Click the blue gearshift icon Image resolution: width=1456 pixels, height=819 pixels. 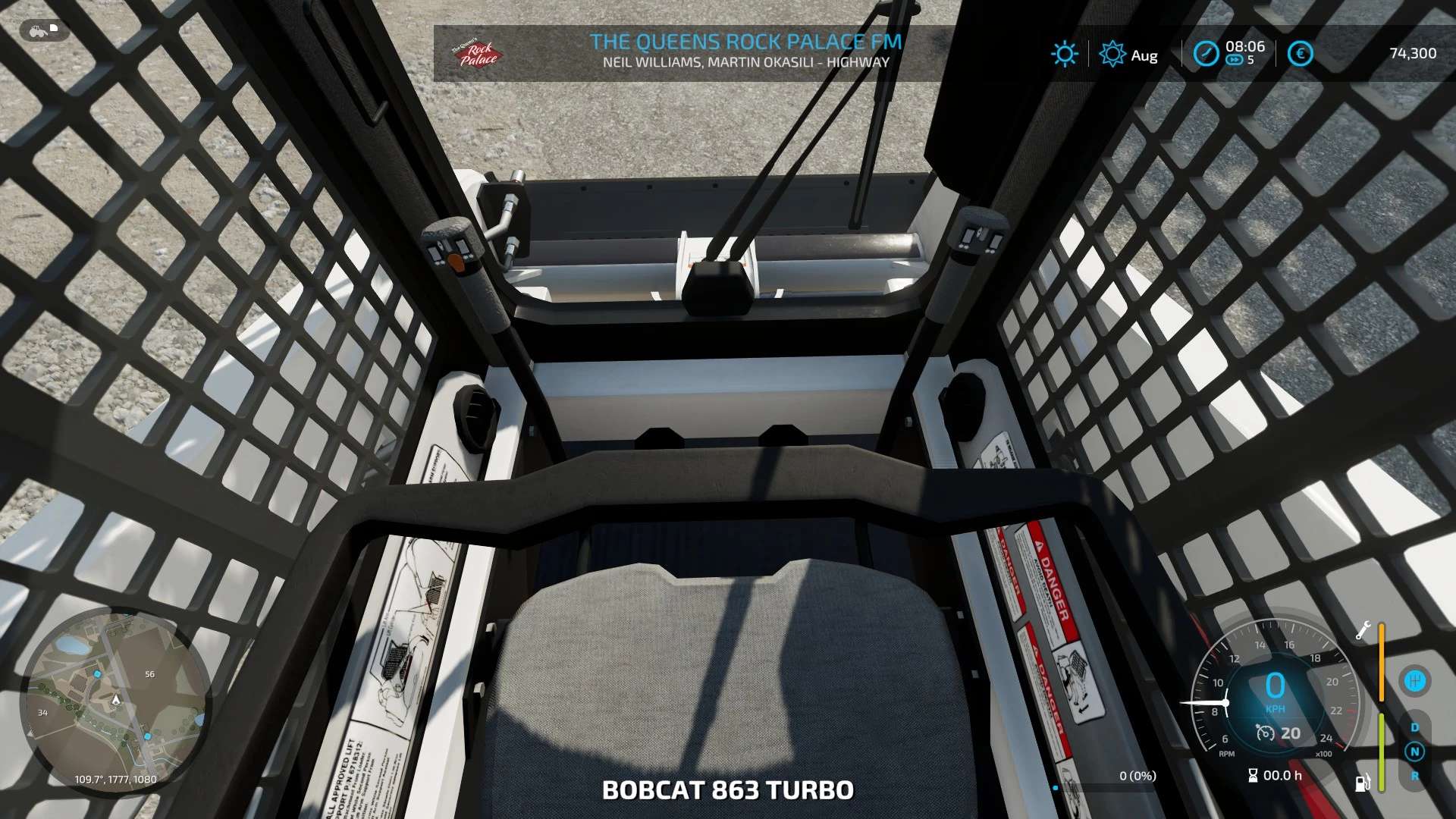[1414, 681]
